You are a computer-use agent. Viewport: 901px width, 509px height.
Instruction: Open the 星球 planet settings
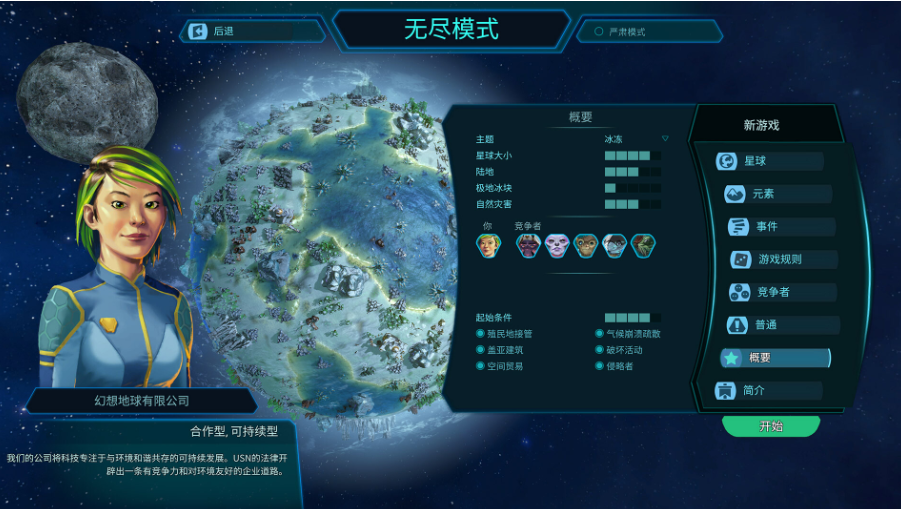[769, 161]
